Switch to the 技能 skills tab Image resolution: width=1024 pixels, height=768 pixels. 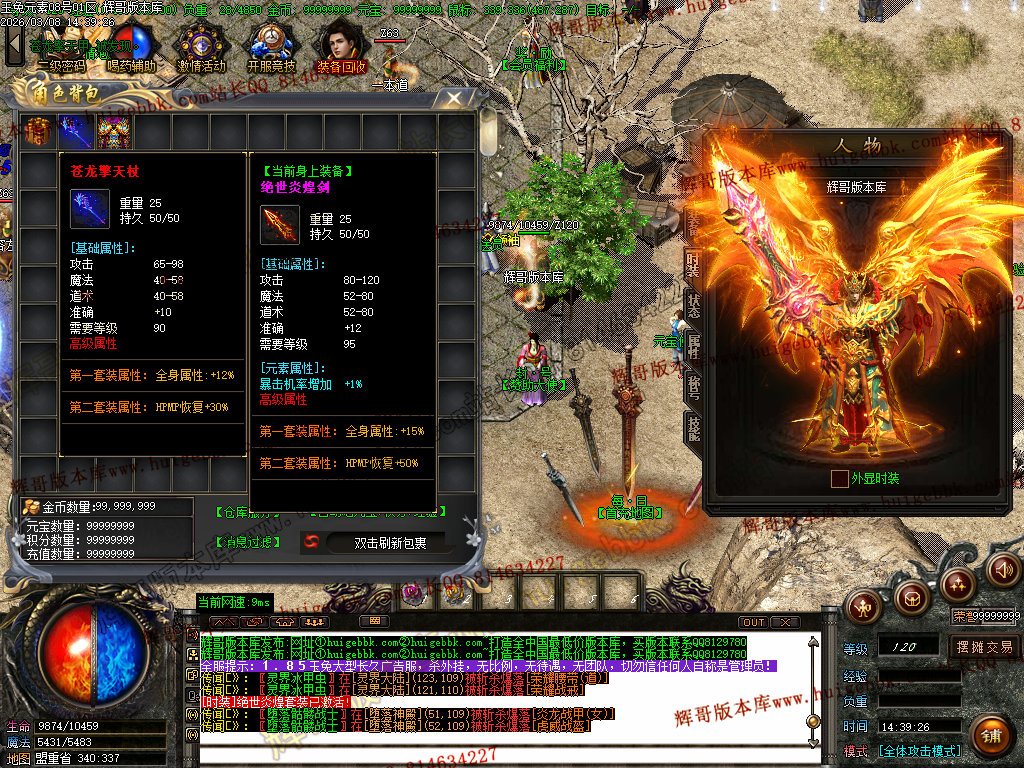coord(692,425)
